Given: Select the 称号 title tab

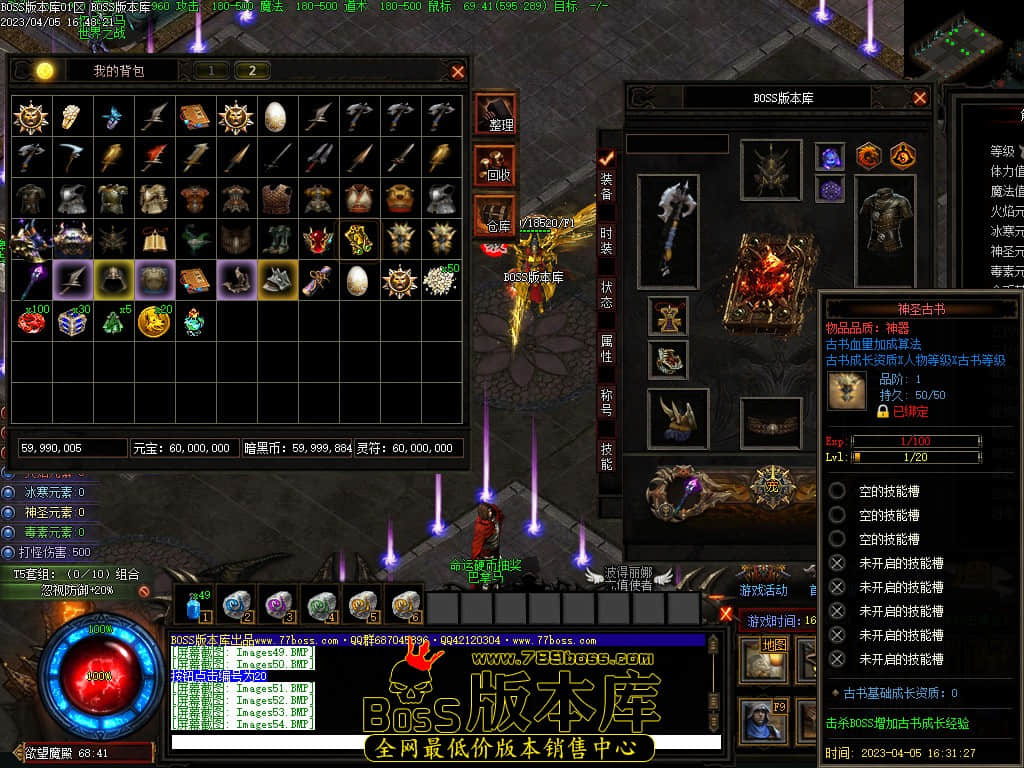Looking at the screenshot, I should point(606,402).
